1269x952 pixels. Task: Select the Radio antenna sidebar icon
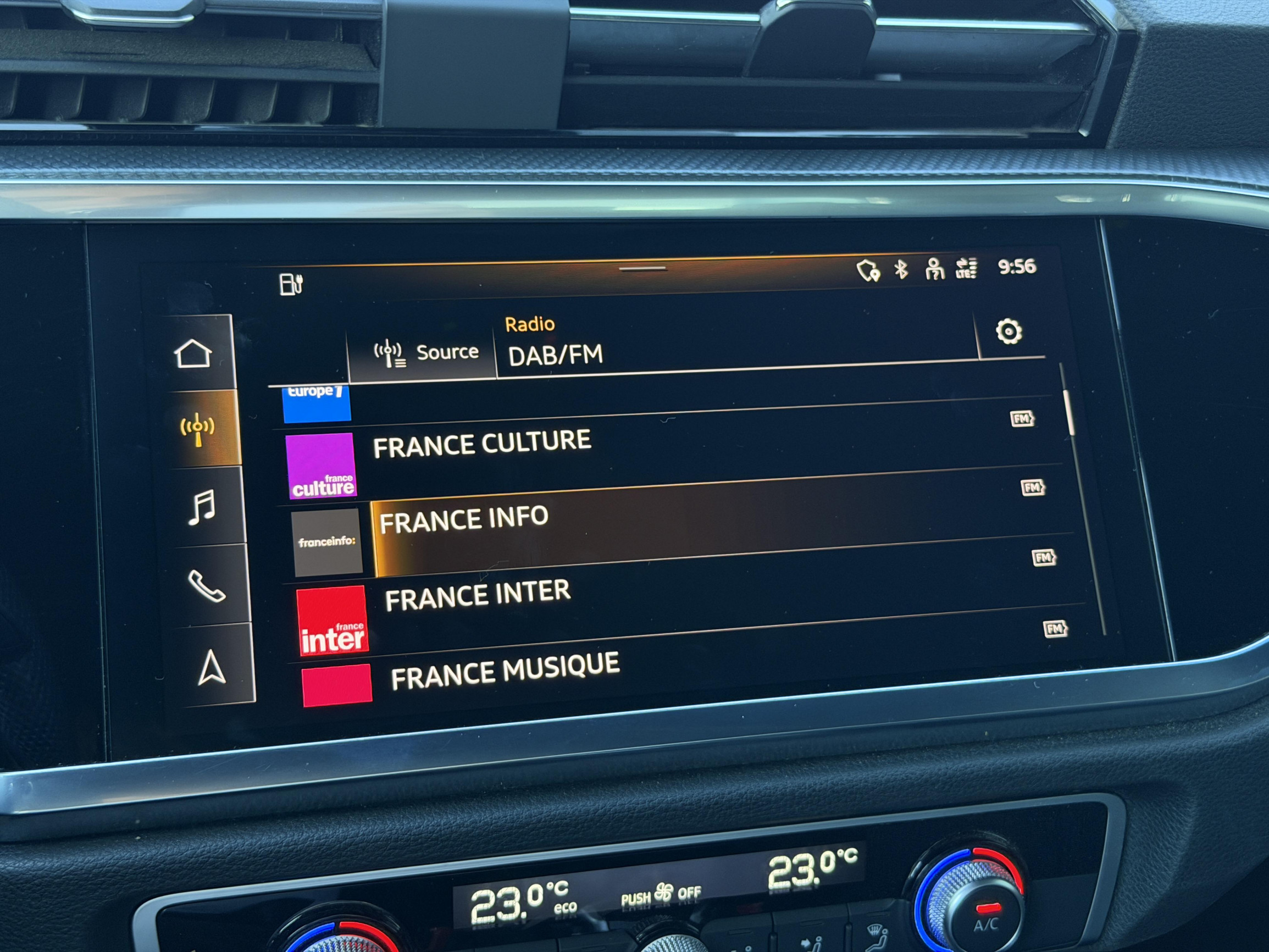(x=198, y=429)
